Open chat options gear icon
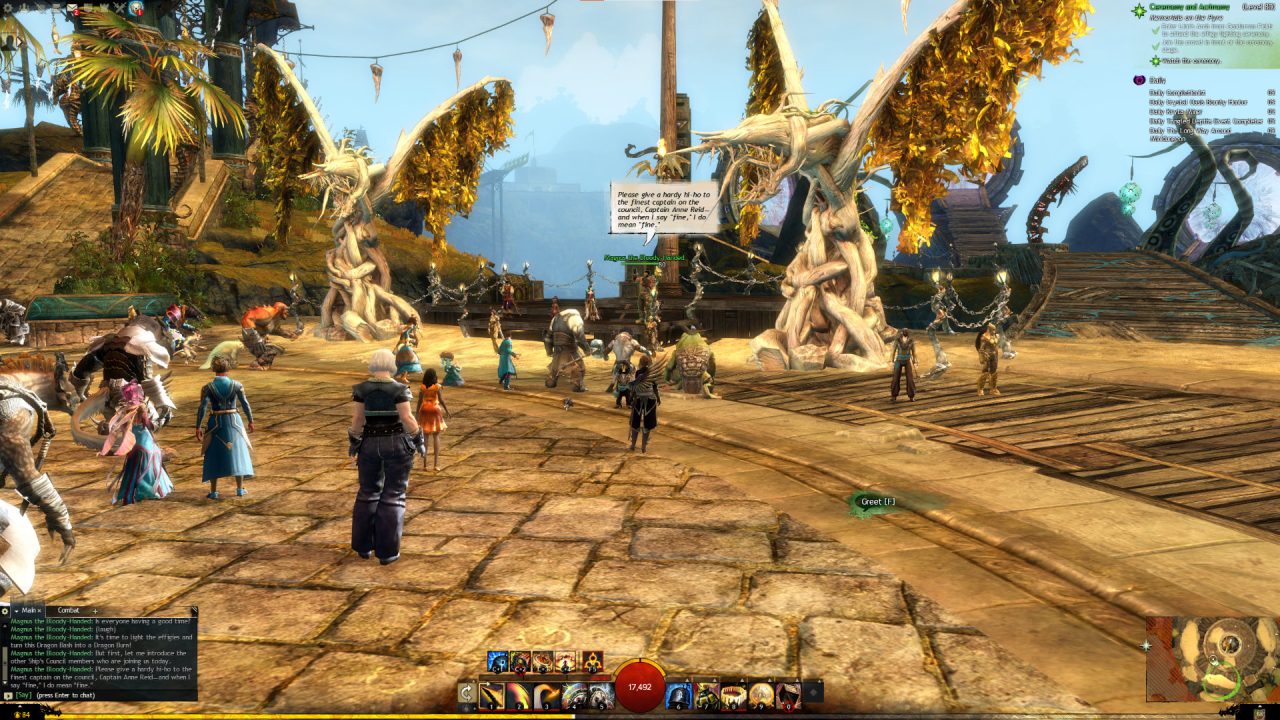The image size is (1280, 720). point(5,610)
